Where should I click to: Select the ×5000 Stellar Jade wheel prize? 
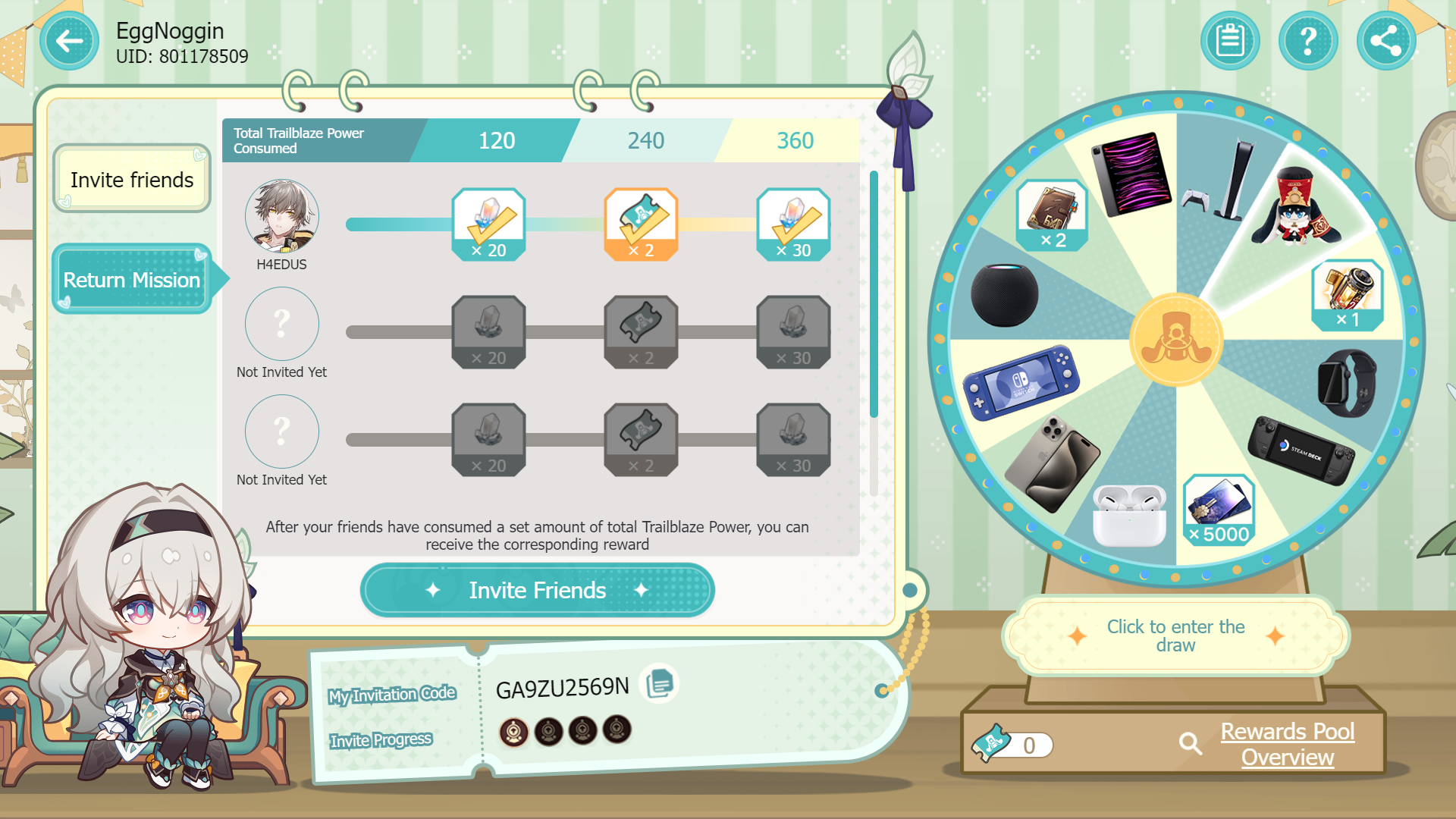[1219, 510]
